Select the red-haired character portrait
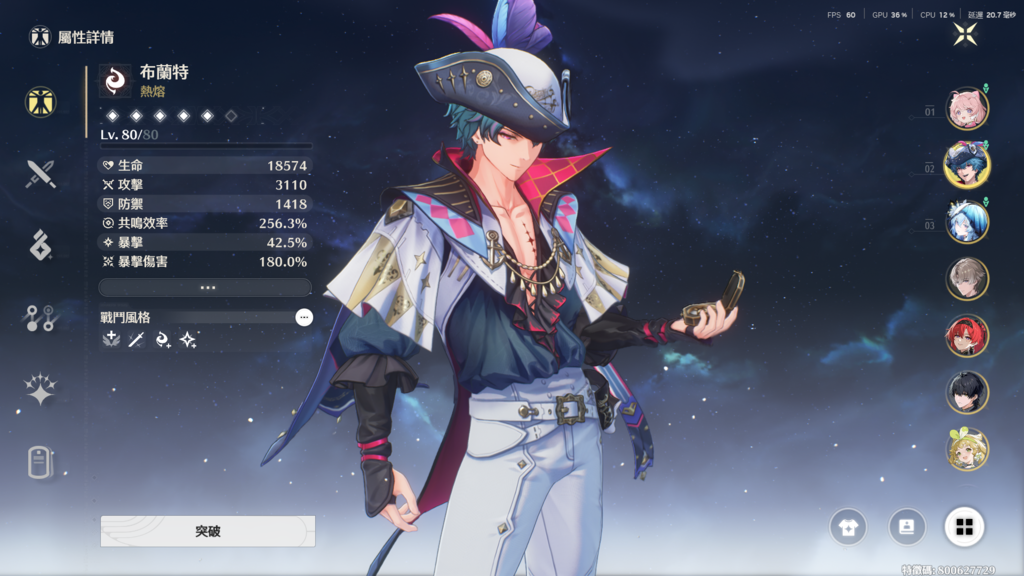The height and width of the screenshot is (576, 1024). click(967, 336)
